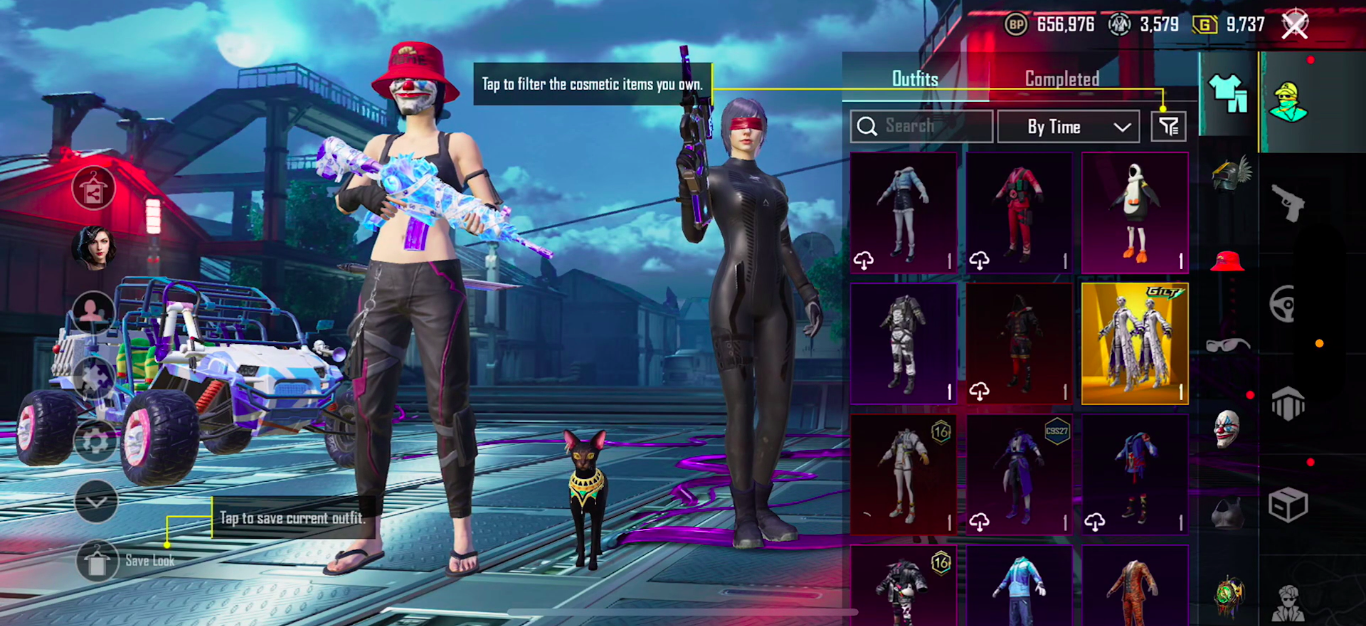The image size is (1366, 626).
Task: Open the clothing category tab
Action: (1228, 94)
